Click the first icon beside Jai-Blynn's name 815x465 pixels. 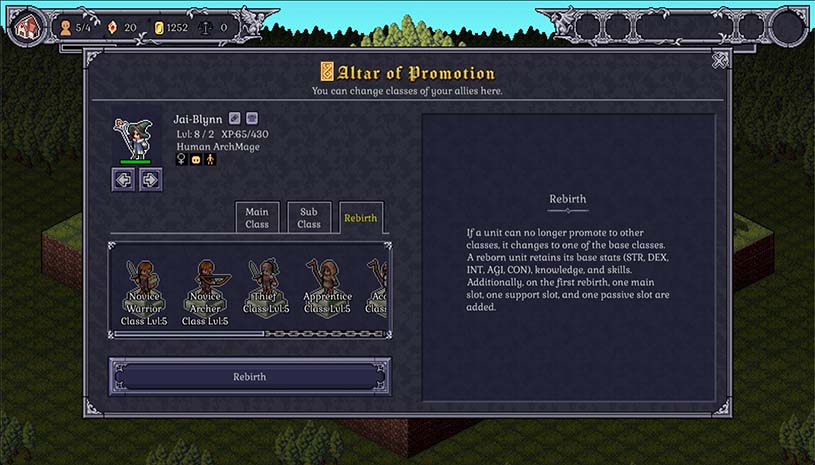click(234, 118)
